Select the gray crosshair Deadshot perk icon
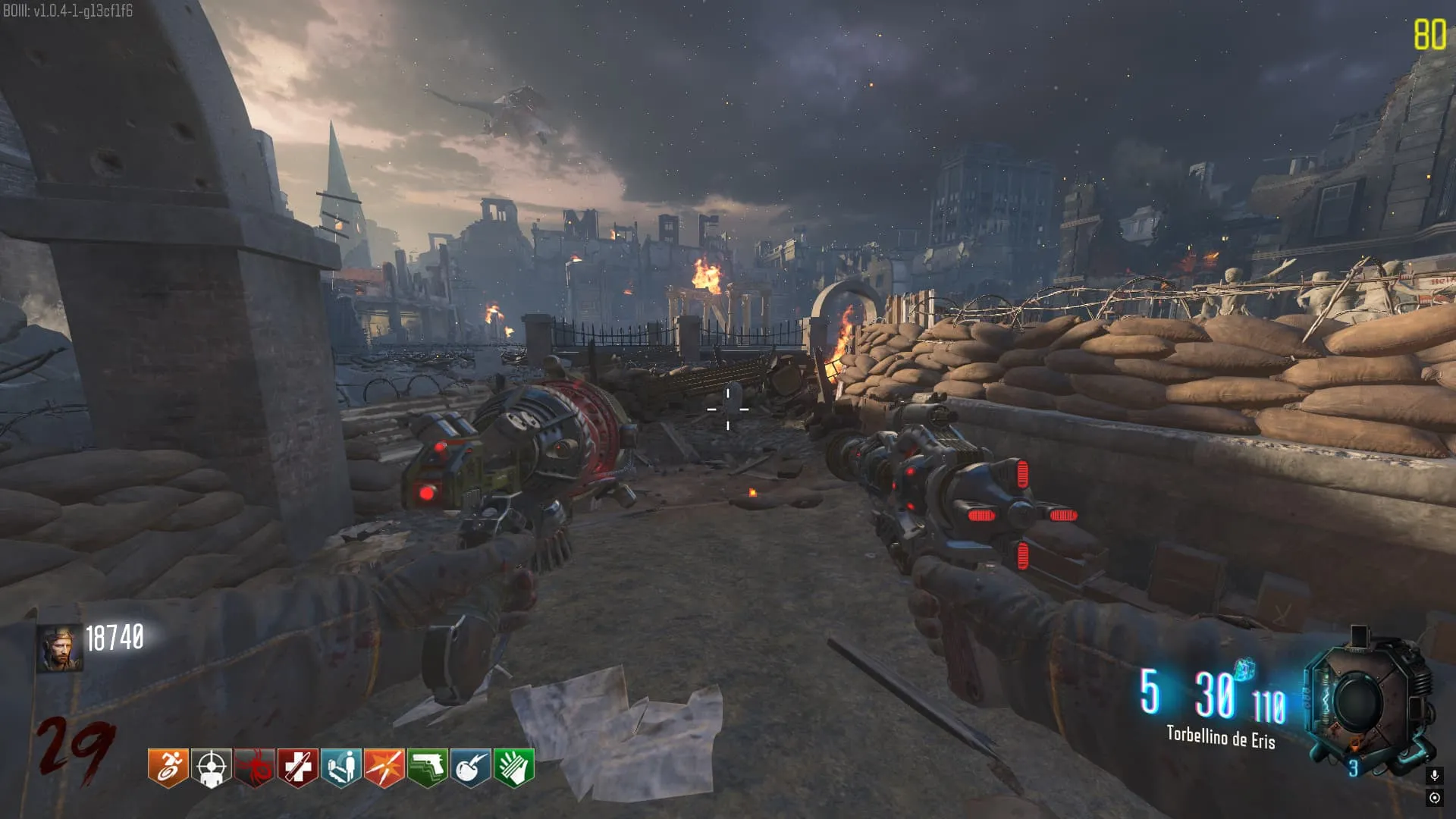This screenshot has height=819, width=1456. 211,767
